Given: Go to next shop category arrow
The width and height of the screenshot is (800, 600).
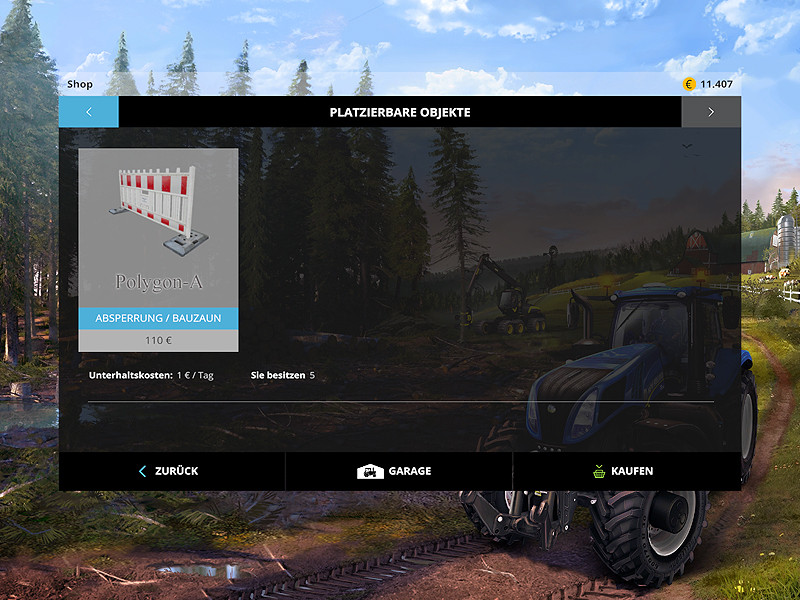Looking at the screenshot, I should pyautogui.click(x=711, y=112).
